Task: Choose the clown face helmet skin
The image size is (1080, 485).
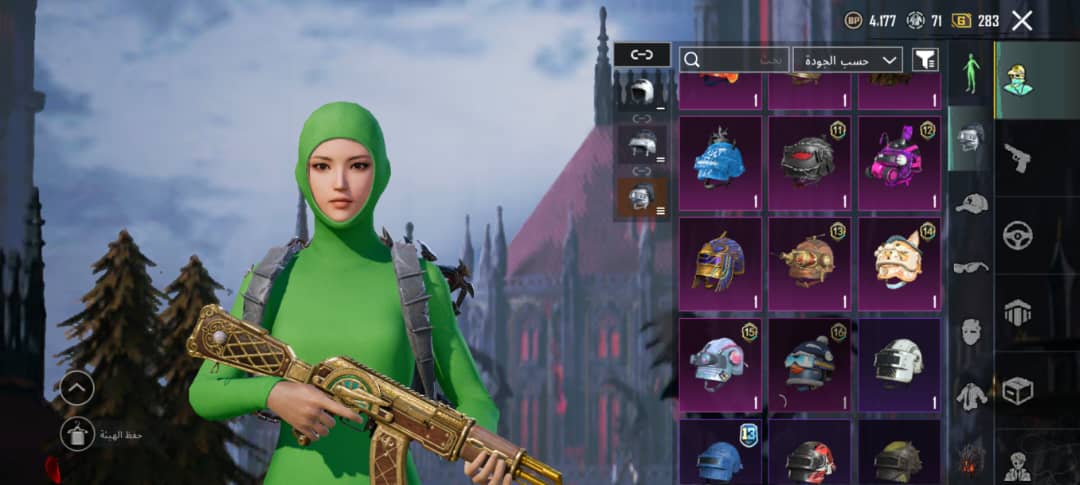Action: 898,263
